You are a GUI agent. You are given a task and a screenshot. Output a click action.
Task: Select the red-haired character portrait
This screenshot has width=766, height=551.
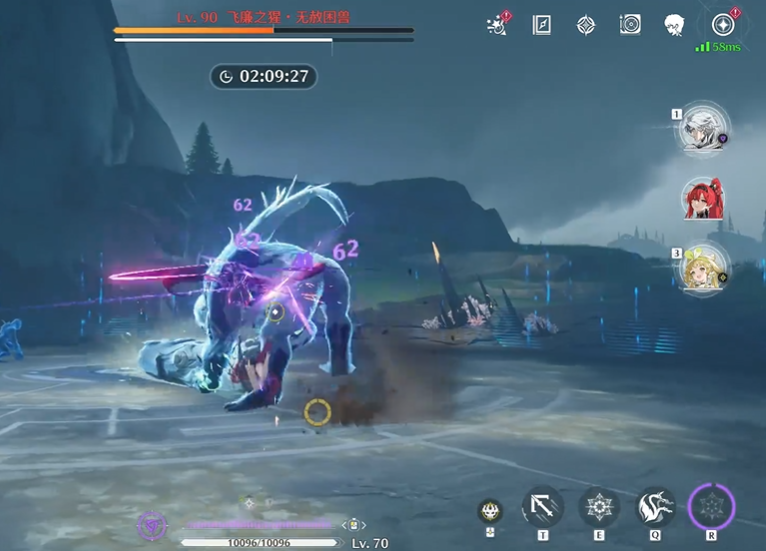tap(704, 199)
